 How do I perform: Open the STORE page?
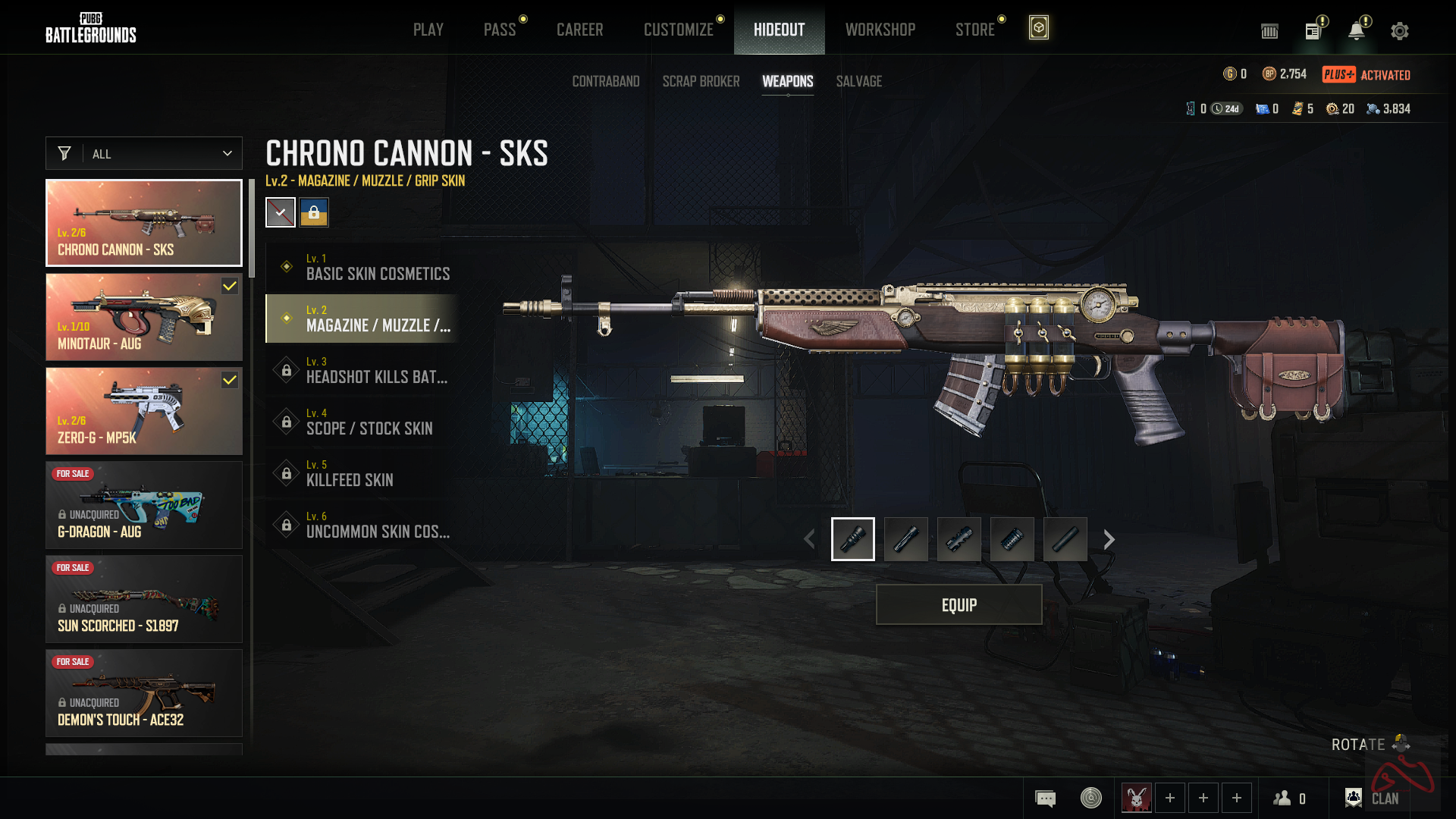974,30
